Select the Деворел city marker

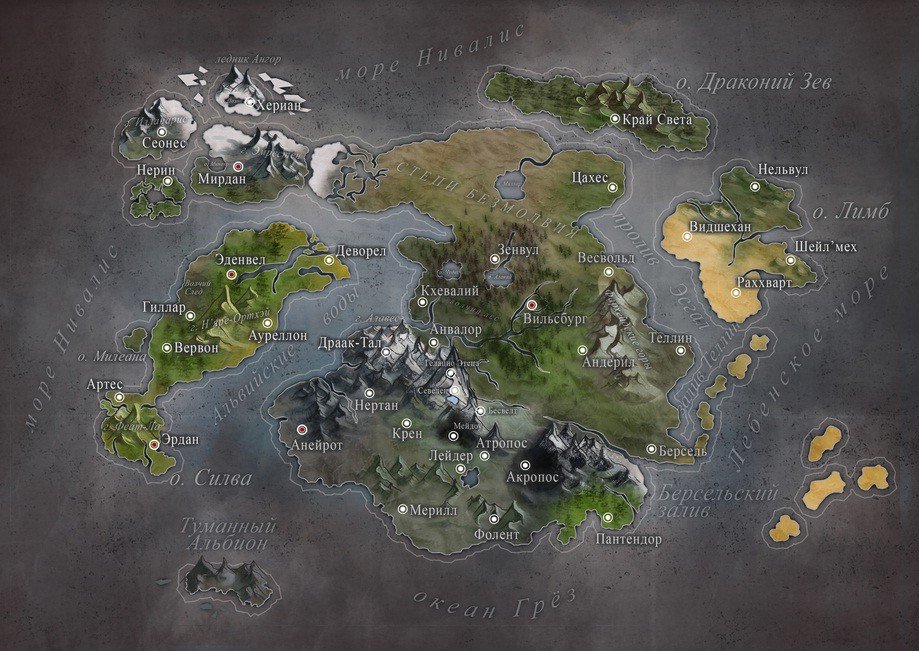click(x=329, y=261)
